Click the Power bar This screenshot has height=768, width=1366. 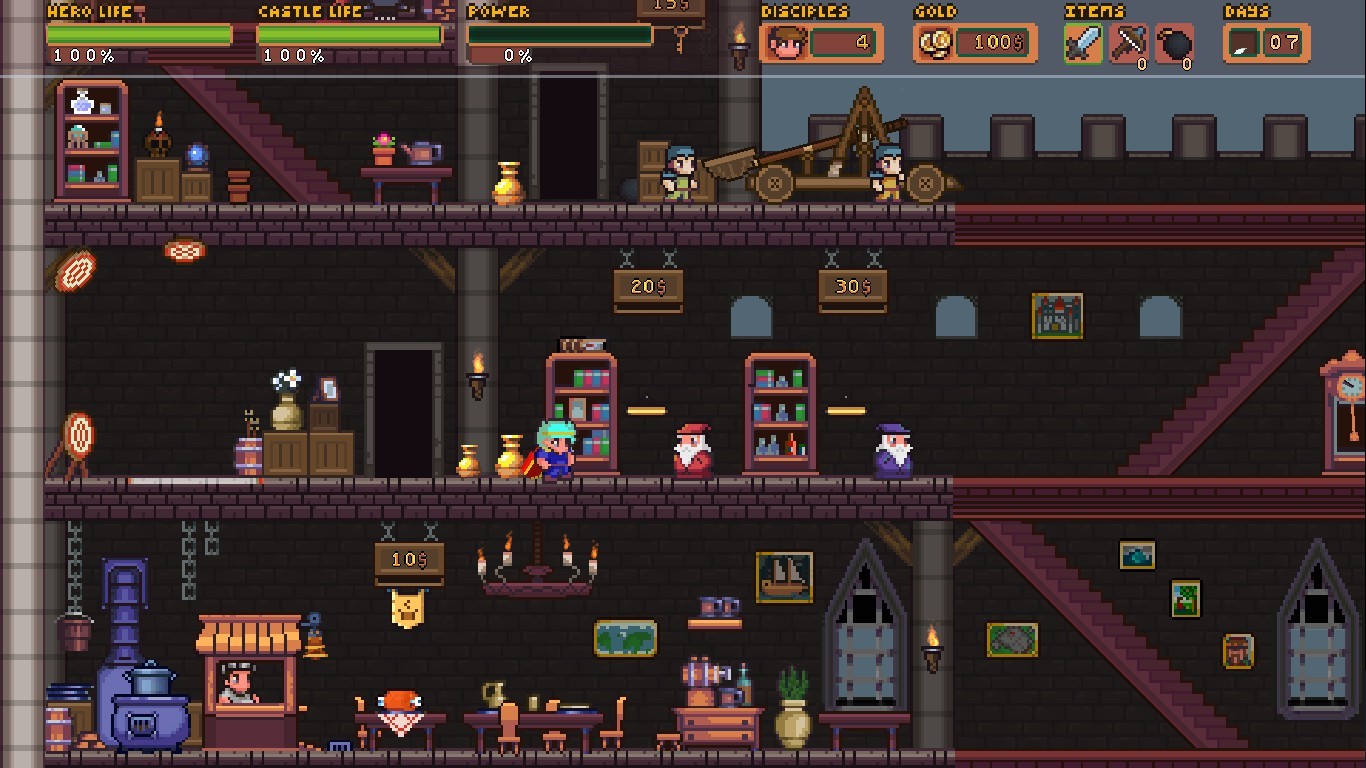coord(560,34)
